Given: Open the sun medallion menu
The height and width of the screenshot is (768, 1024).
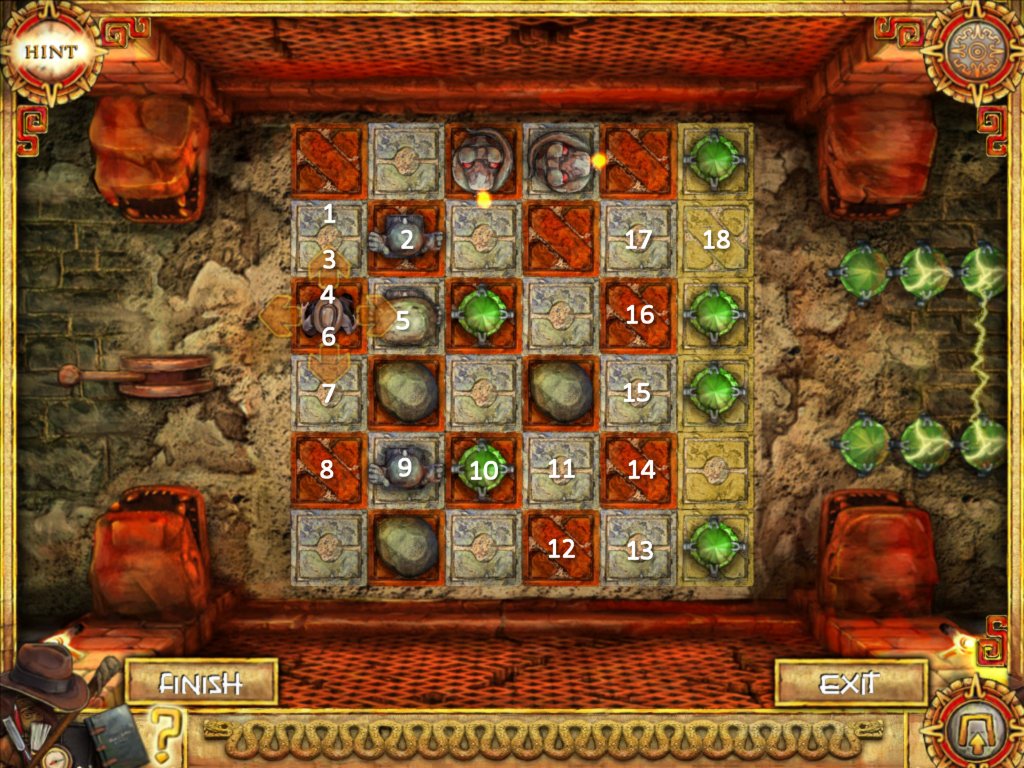Looking at the screenshot, I should [x=971, y=50].
